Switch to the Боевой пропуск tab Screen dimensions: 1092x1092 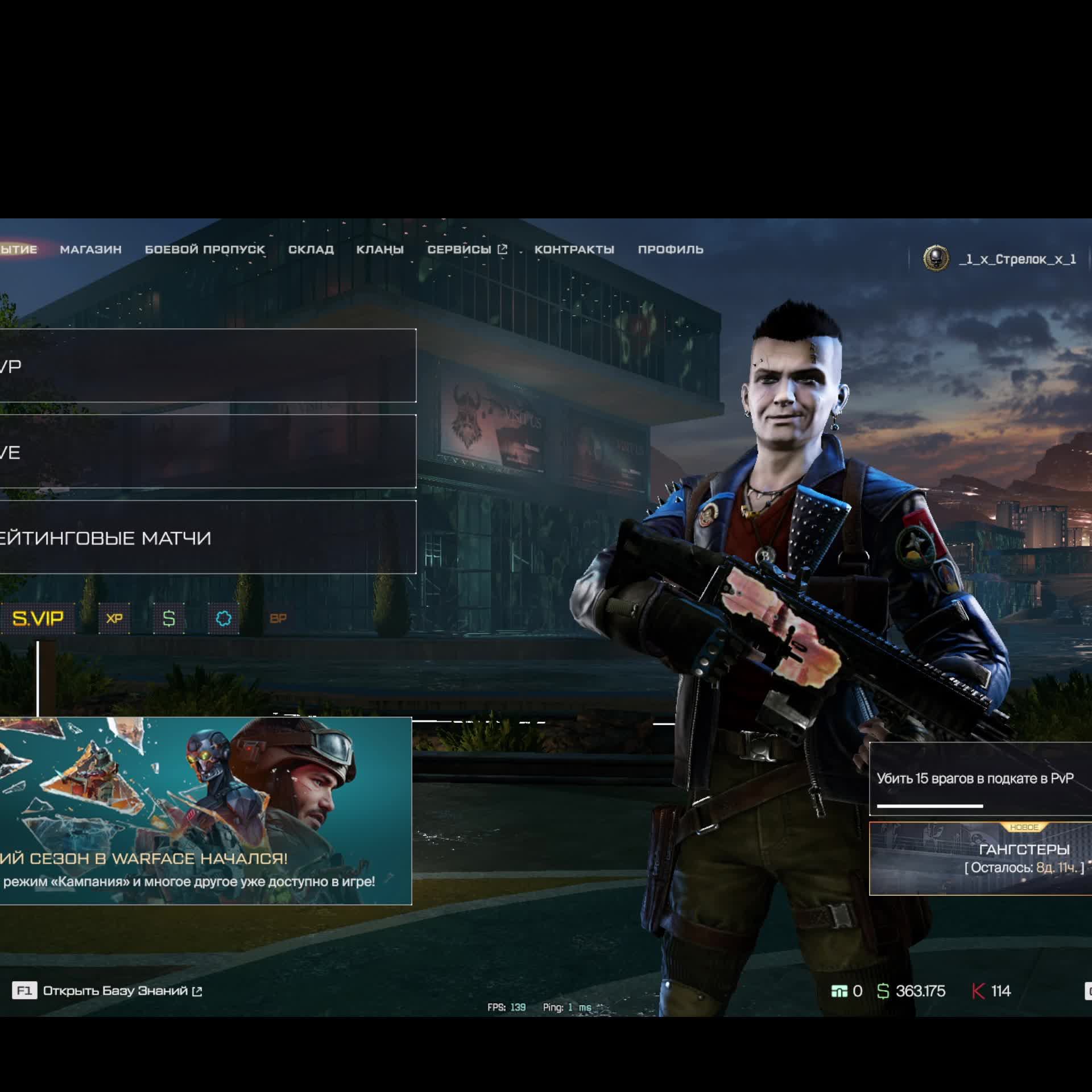pos(205,250)
